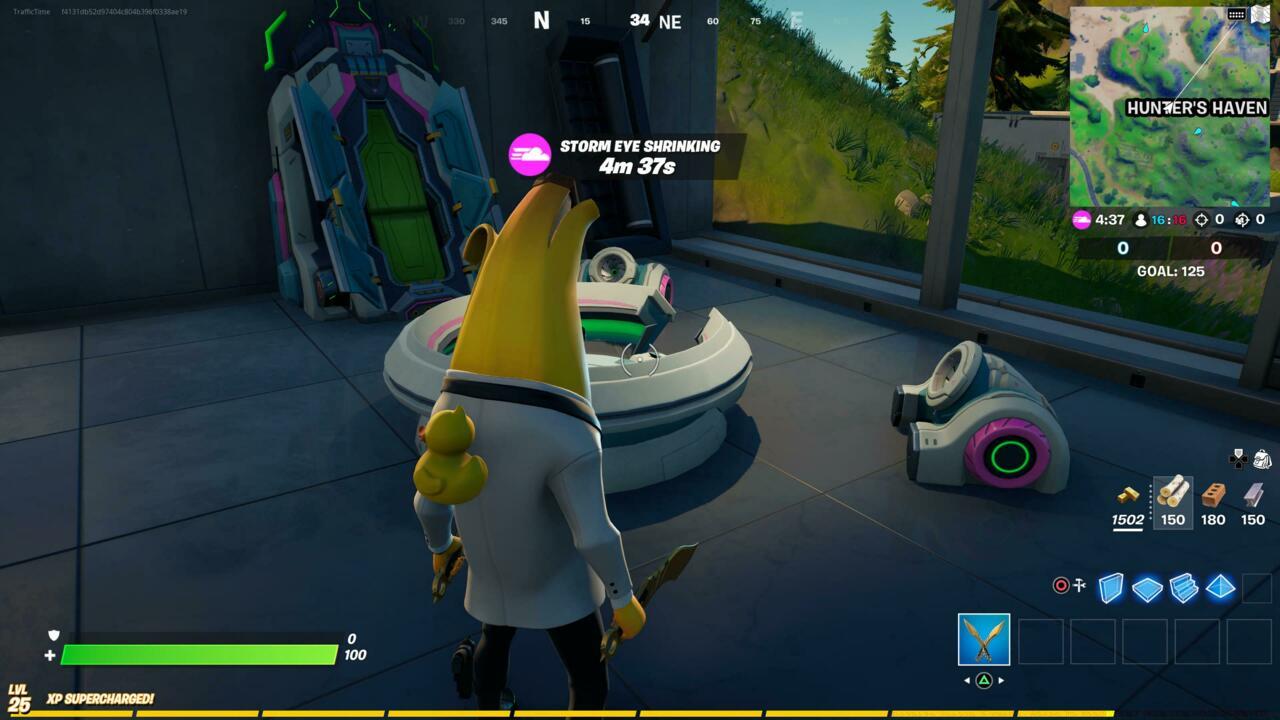Click the brick resource icon showing 180
The height and width of the screenshot is (720, 1280).
(1212, 498)
